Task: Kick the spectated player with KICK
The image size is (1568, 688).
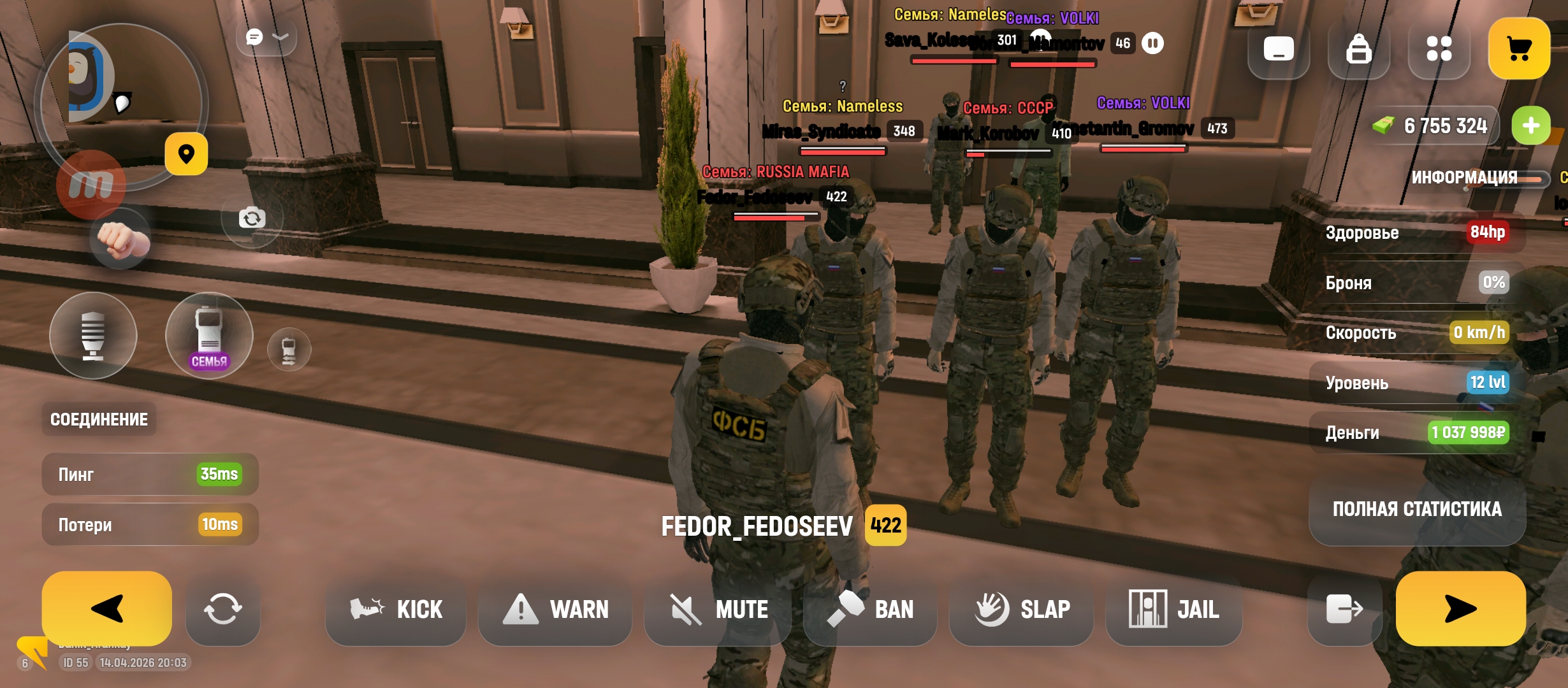Action: (x=396, y=610)
